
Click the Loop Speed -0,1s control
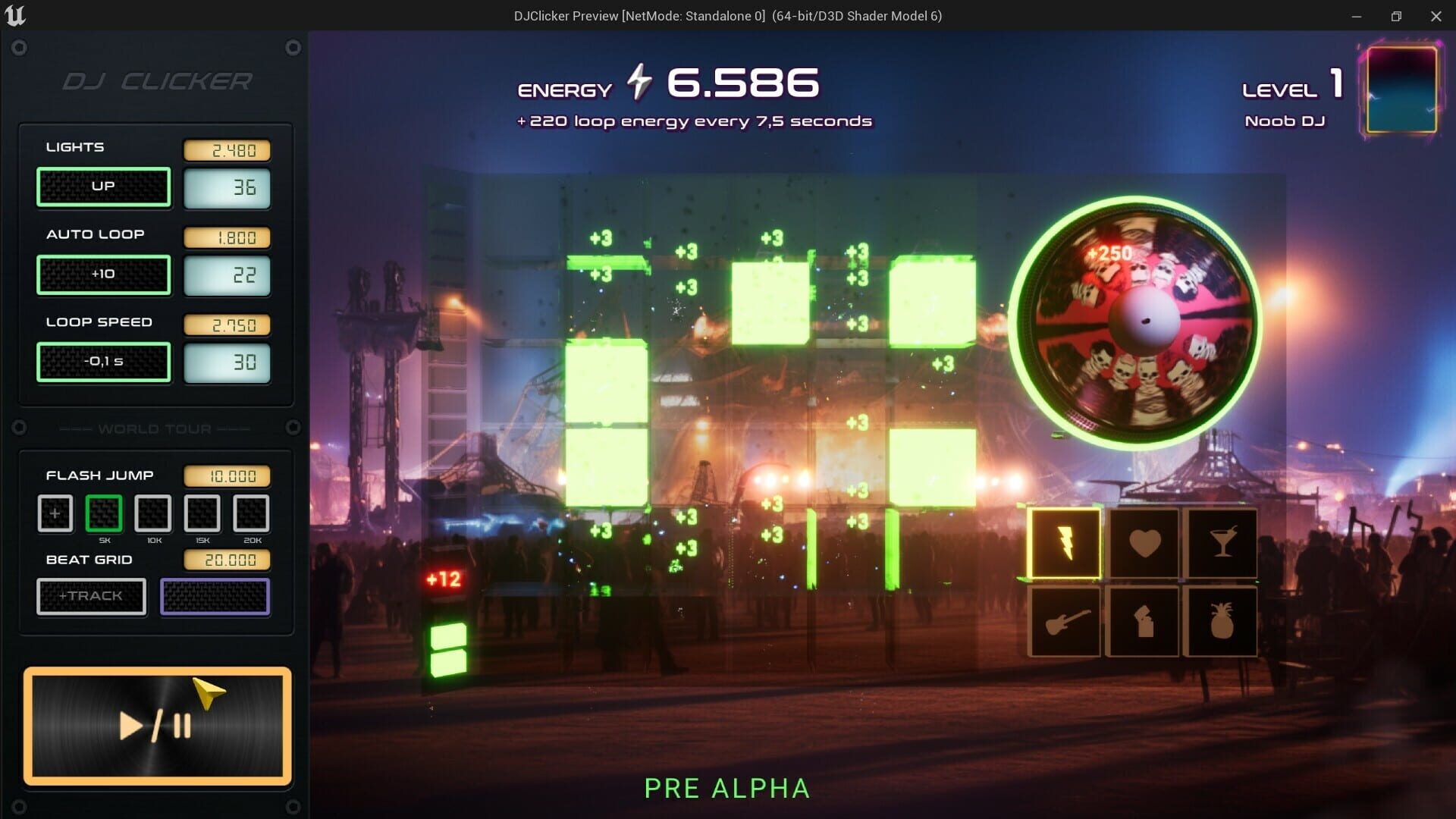103,362
